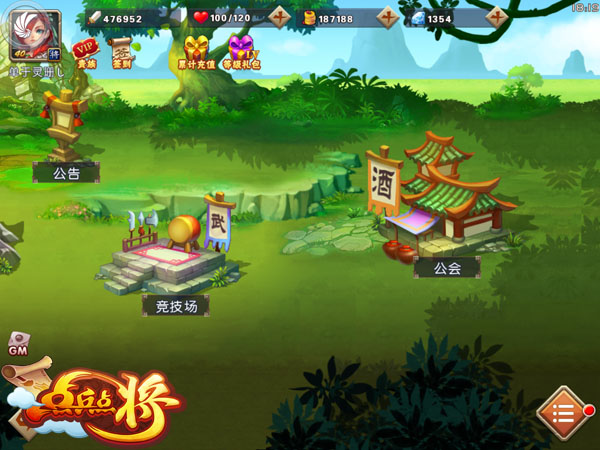Open the GM support icon
Image resolution: width=600 pixels, height=450 pixels.
[x=18, y=344]
